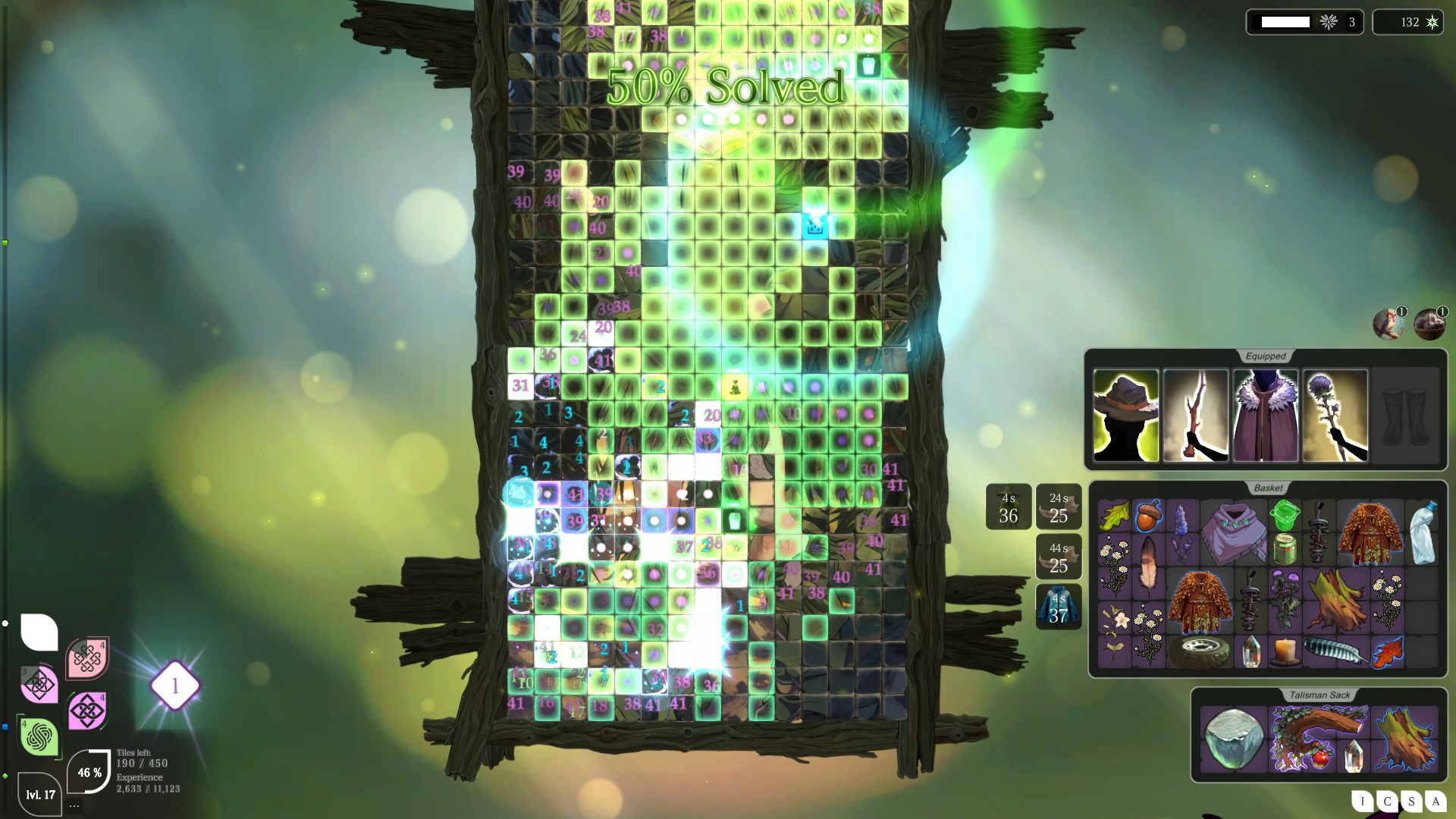The width and height of the screenshot is (1456, 819).
Task: Toggle the blue cloak buff timer showing 37
Action: pos(1059,607)
